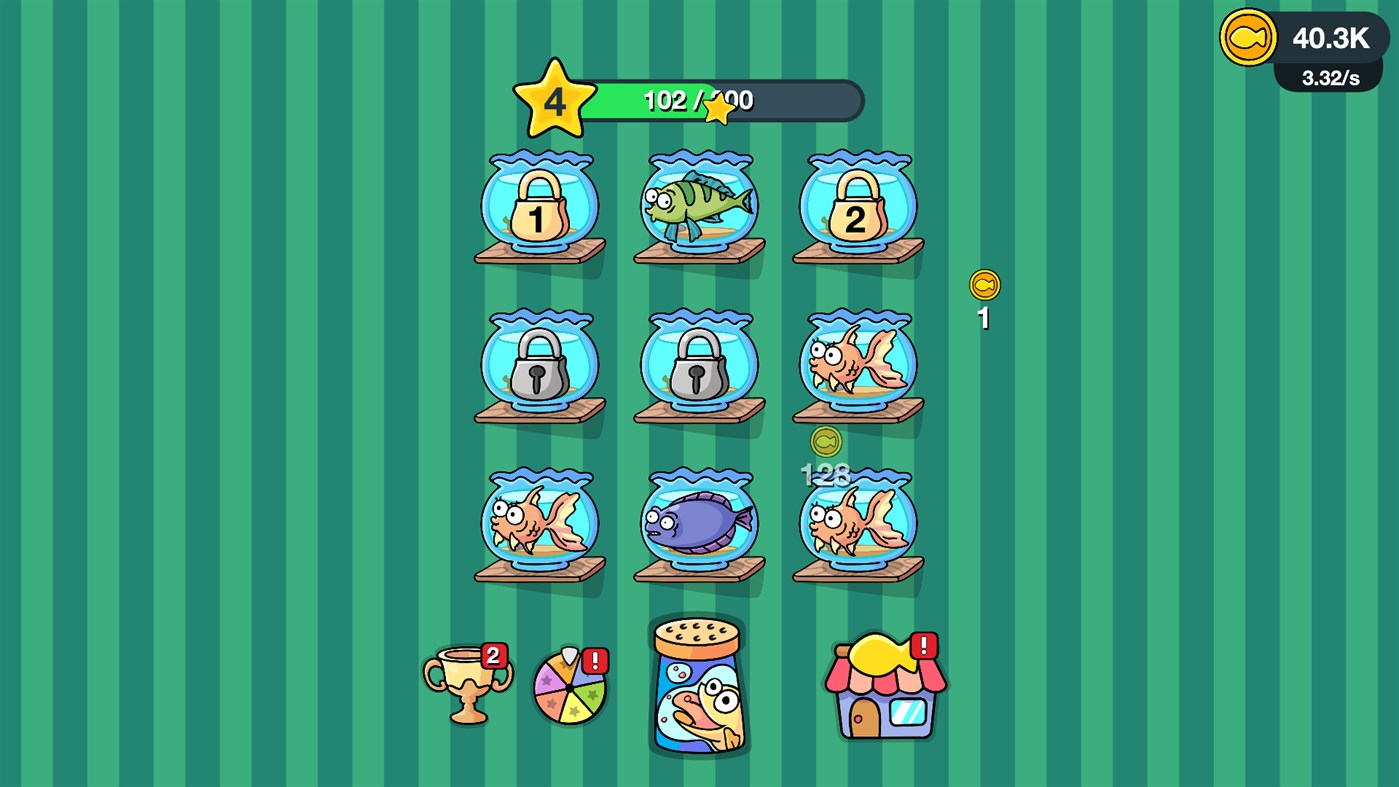Image resolution: width=1399 pixels, height=787 pixels.
Task: Unlock the bowl costing 1
Action: pyautogui.click(x=540, y=205)
